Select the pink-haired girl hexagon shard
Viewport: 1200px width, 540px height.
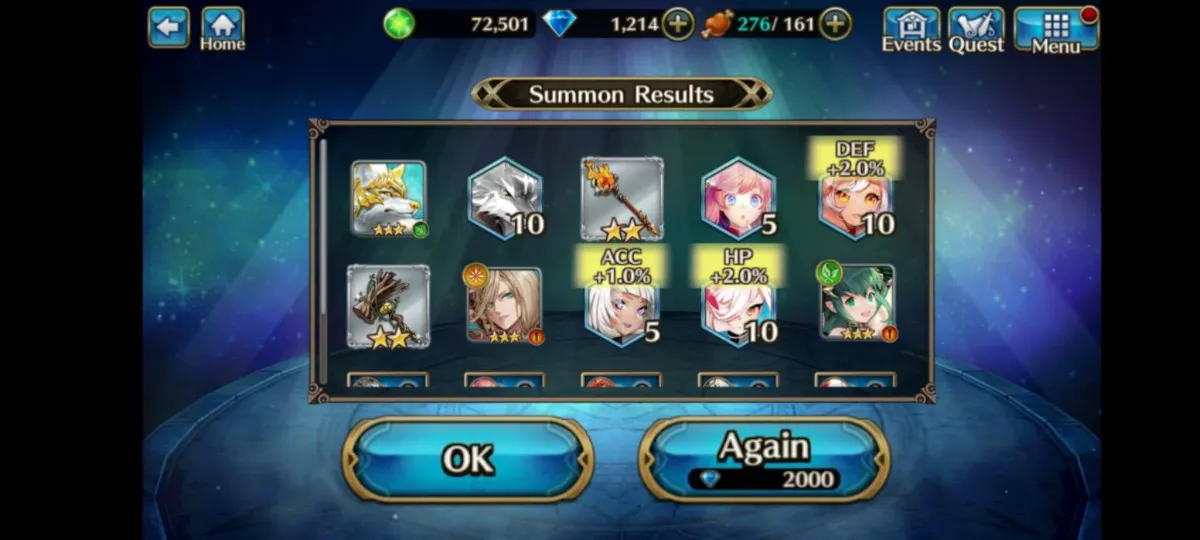point(738,198)
